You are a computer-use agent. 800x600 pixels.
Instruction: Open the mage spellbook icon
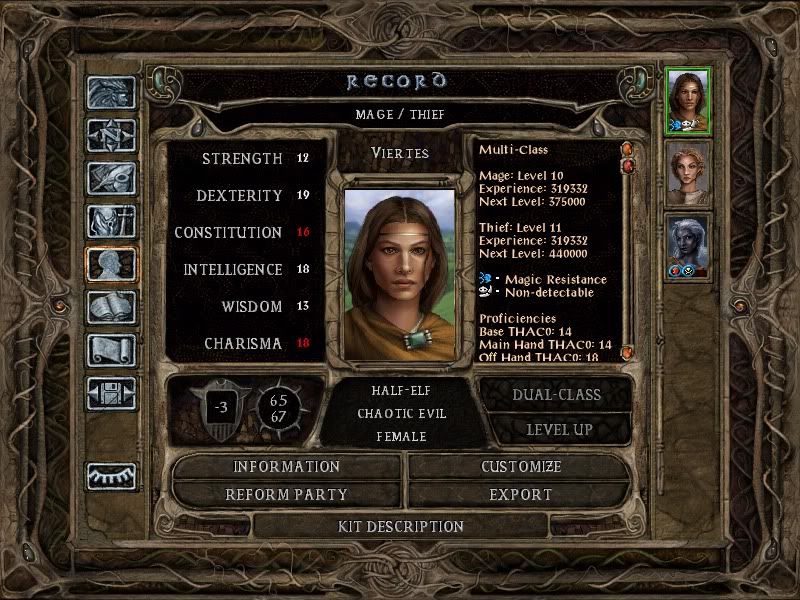[110, 307]
